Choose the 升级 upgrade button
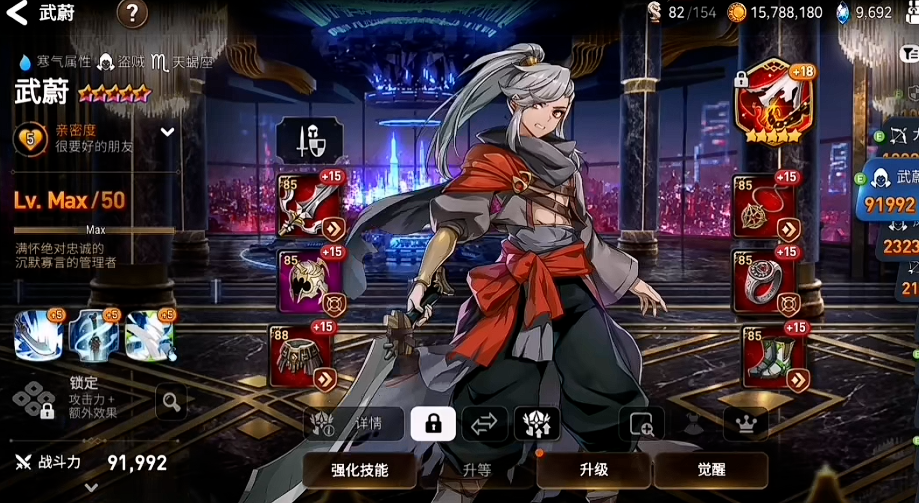919x503 pixels. tap(593, 469)
